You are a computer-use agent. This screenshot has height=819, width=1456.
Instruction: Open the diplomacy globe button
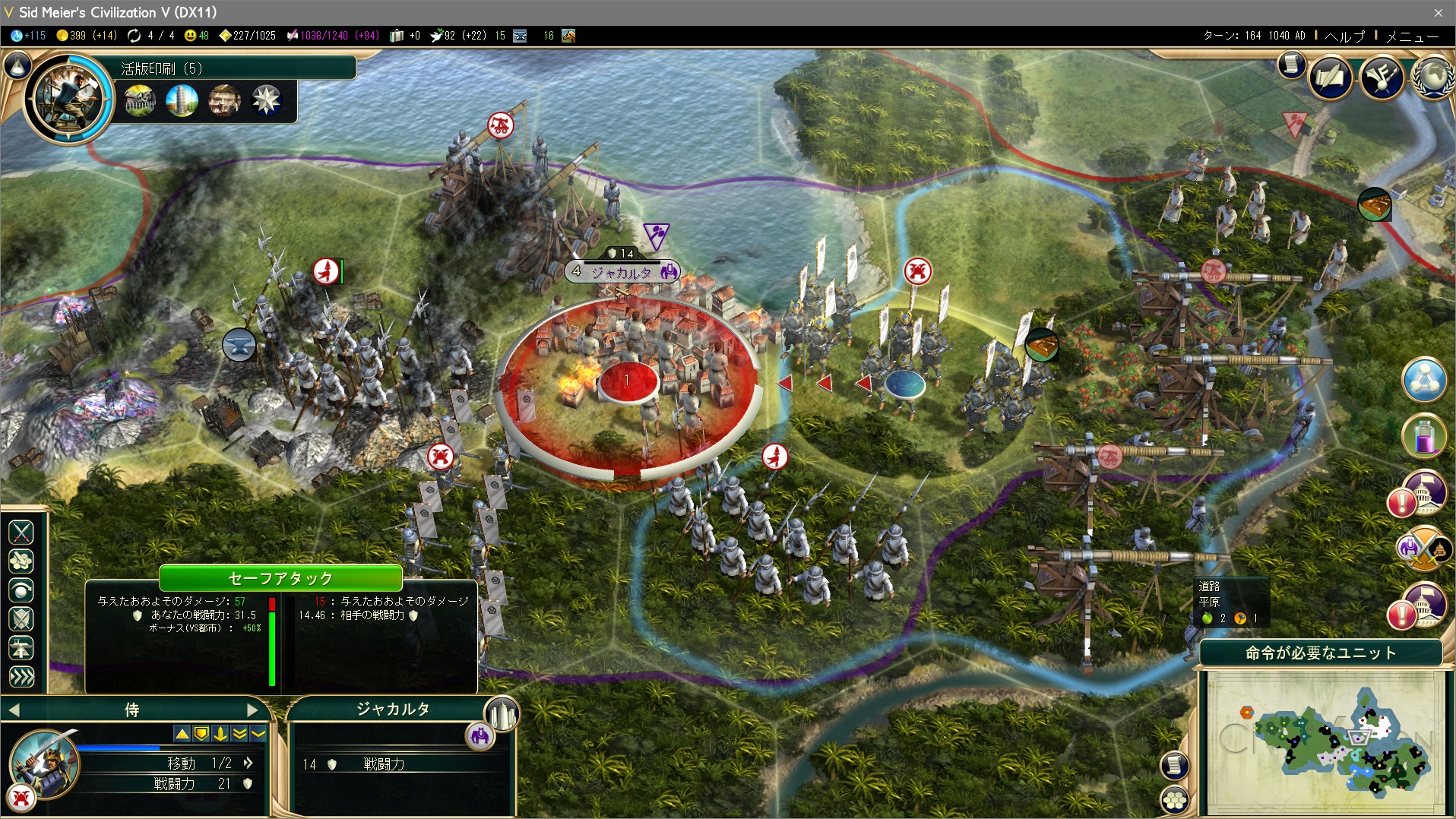tap(1432, 77)
